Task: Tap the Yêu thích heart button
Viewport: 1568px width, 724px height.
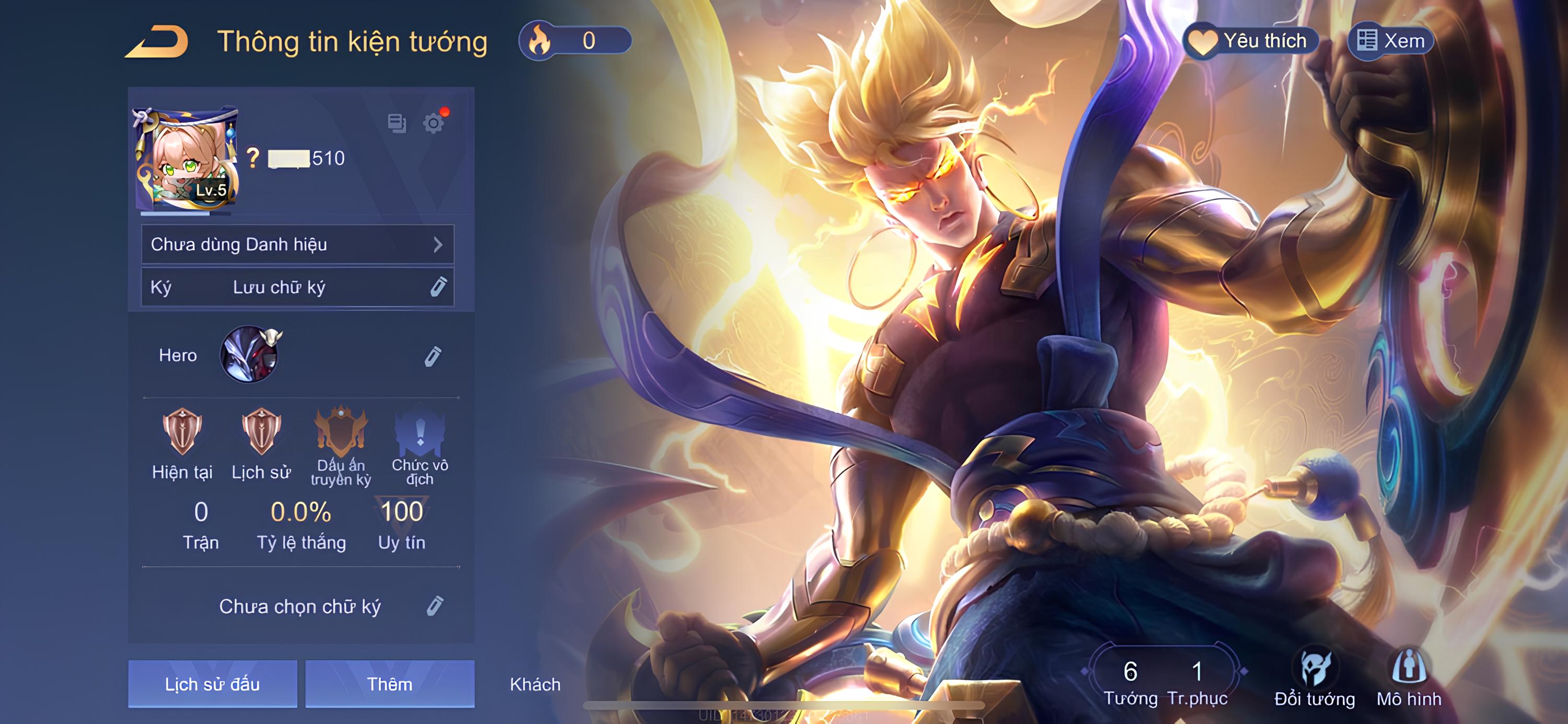Action: click(x=1251, y=41)
